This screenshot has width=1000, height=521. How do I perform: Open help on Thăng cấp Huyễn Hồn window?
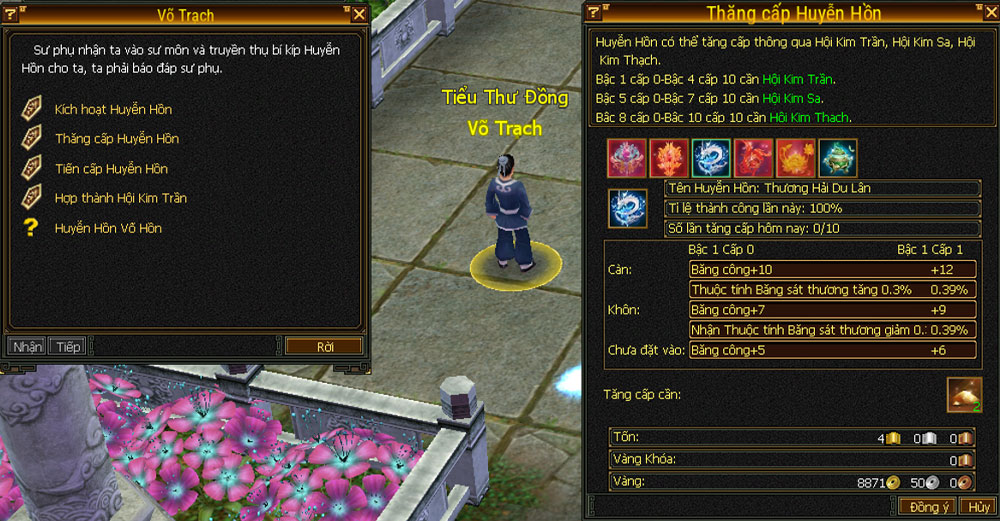pos(594,12)
